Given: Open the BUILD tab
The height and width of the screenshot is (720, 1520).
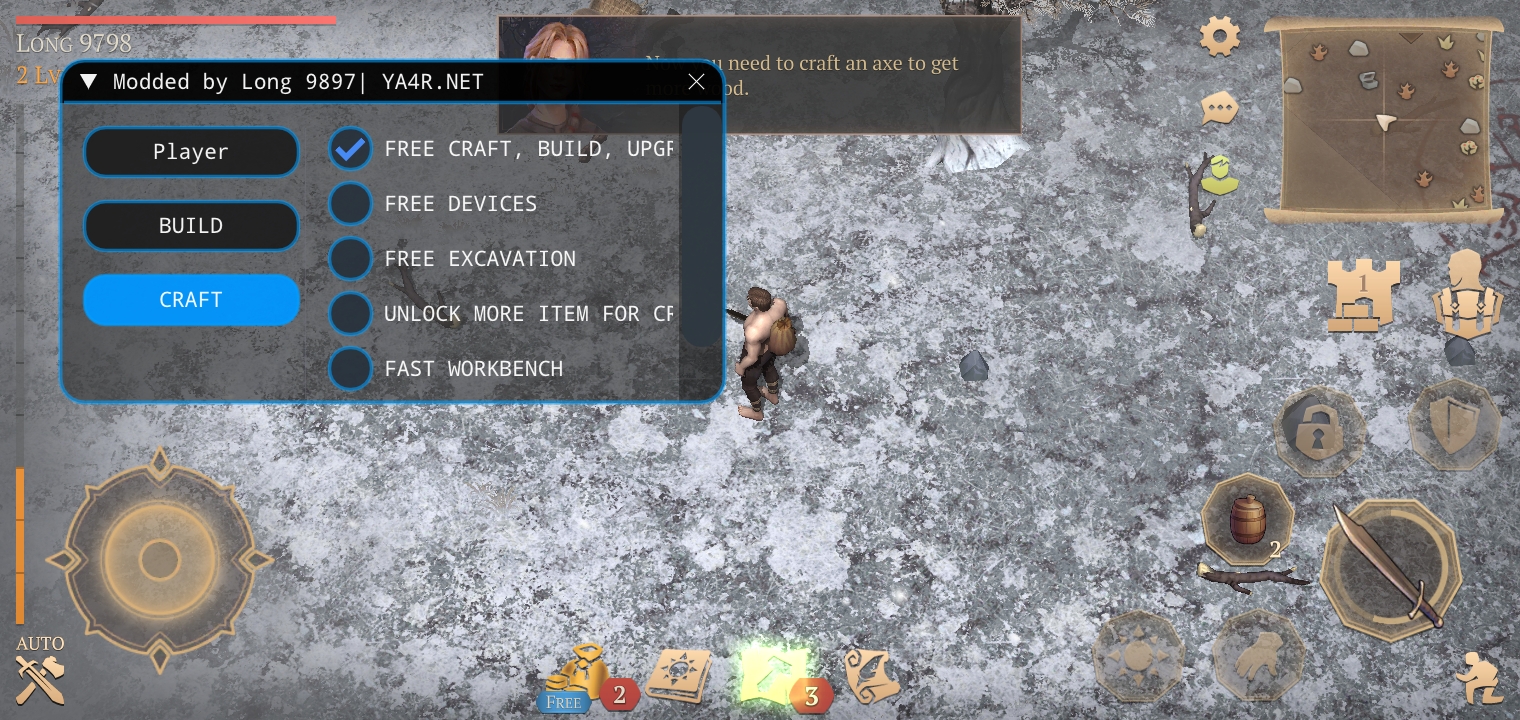Looking at the screenshot, I should pos(191,226).
